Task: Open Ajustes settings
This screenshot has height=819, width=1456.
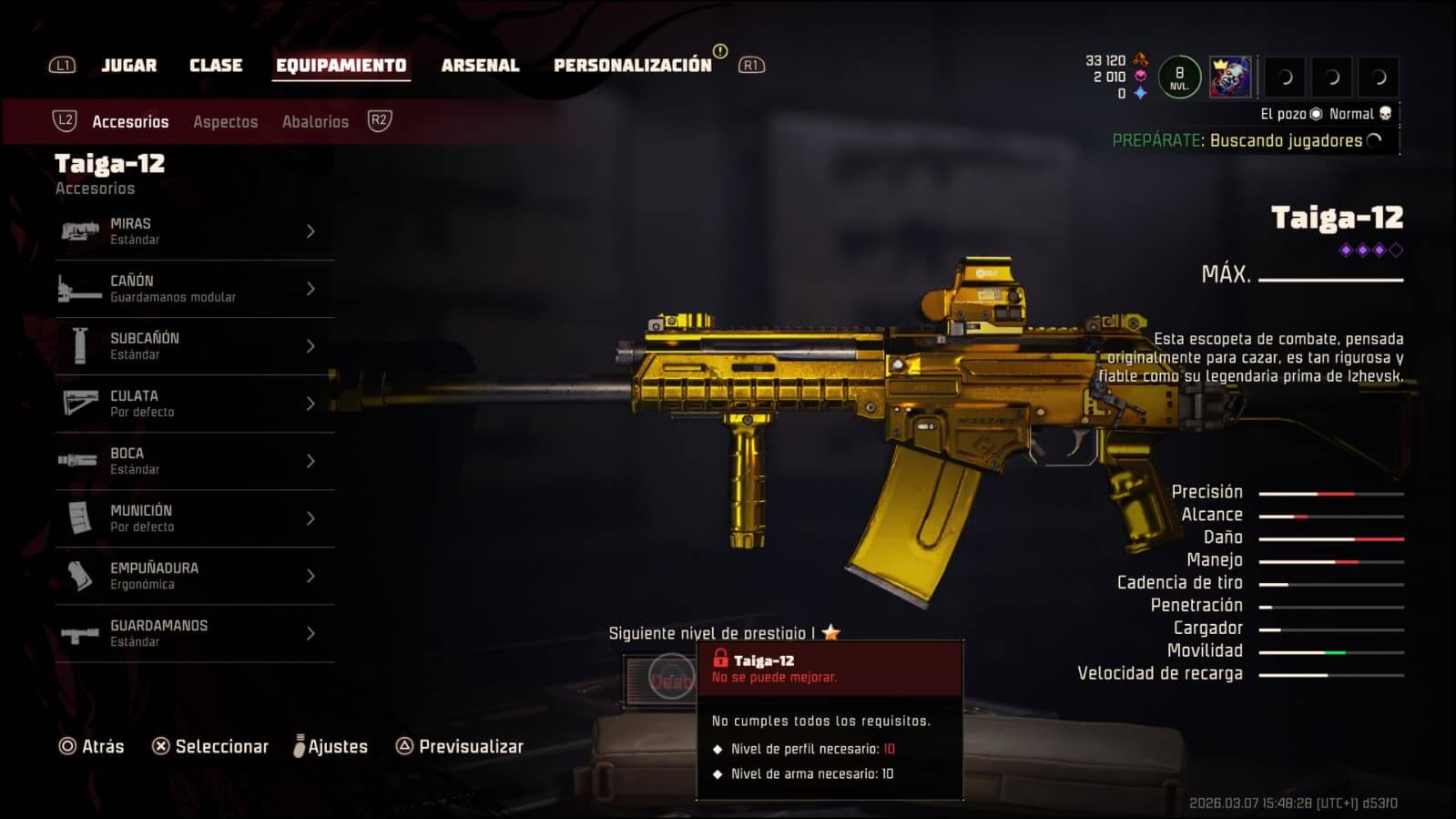Action: [331, 747]
